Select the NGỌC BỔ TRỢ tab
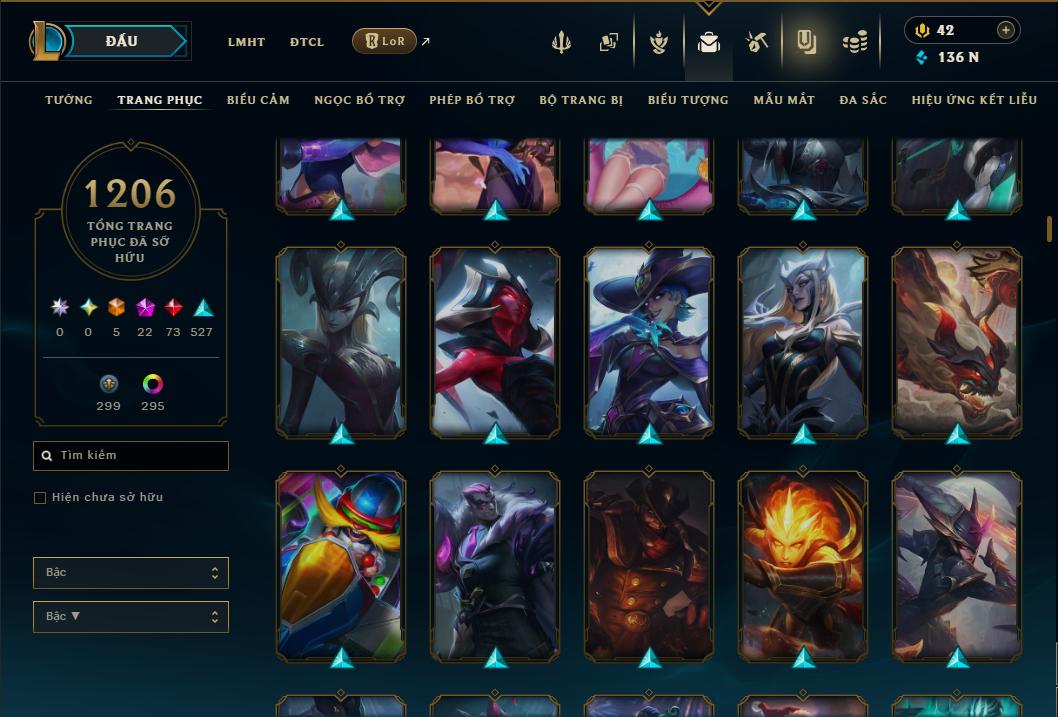1058x717 pixels. click(x=359, y=100)
